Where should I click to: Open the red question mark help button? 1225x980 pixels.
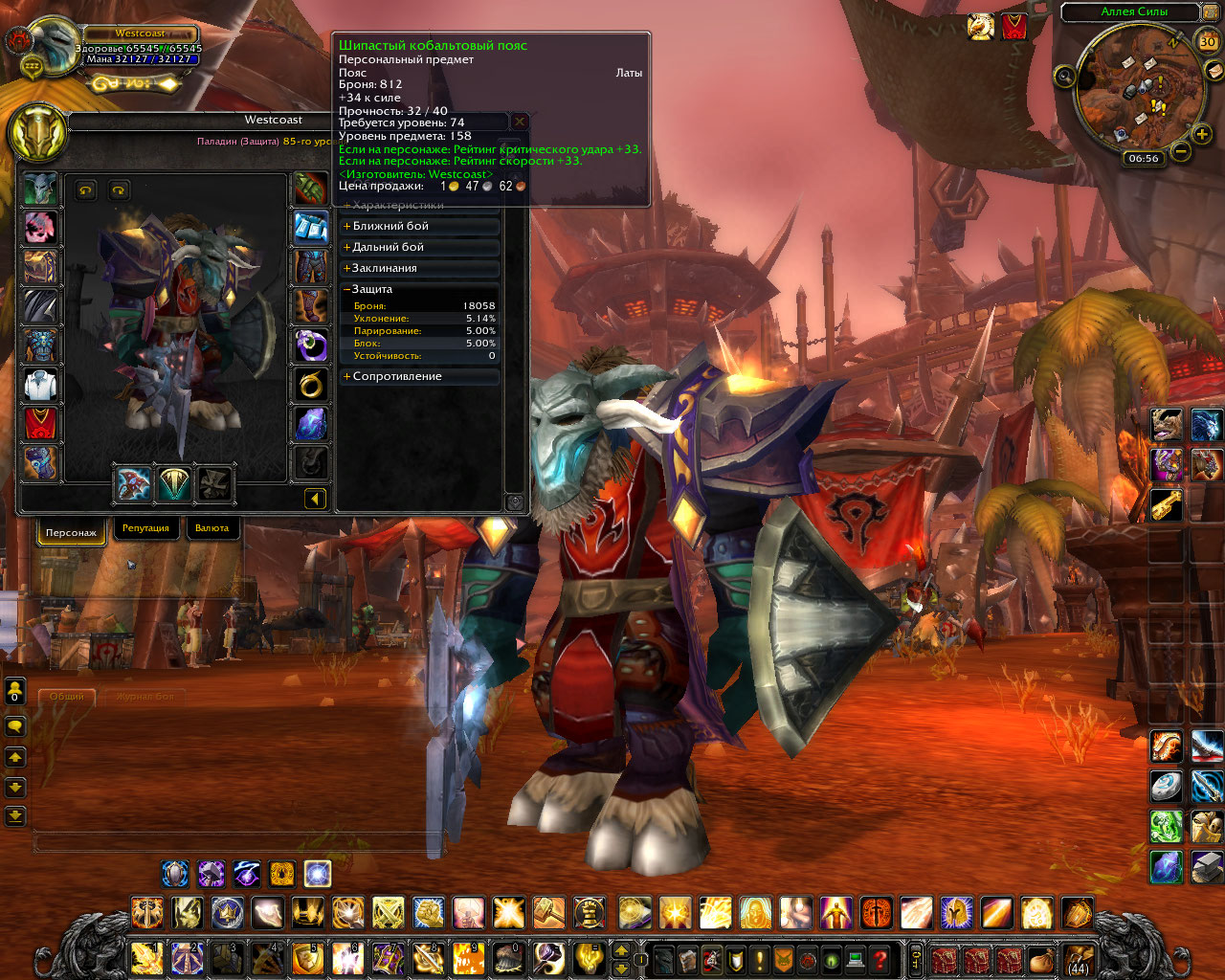coord(880,959)
